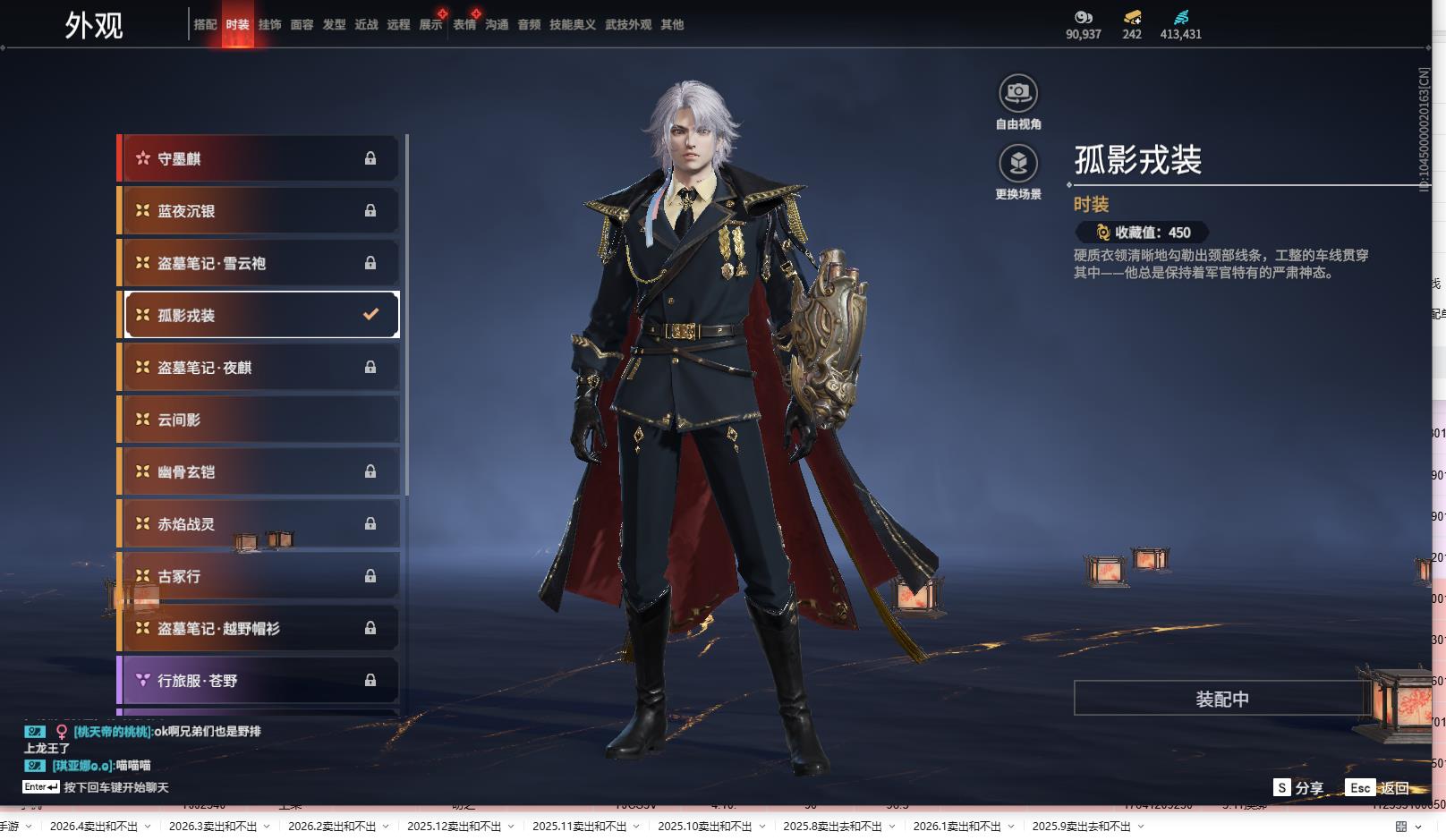Select the 面容 tab
The height and width of the screenshot is (840, 1446).
tap(302, 25)
